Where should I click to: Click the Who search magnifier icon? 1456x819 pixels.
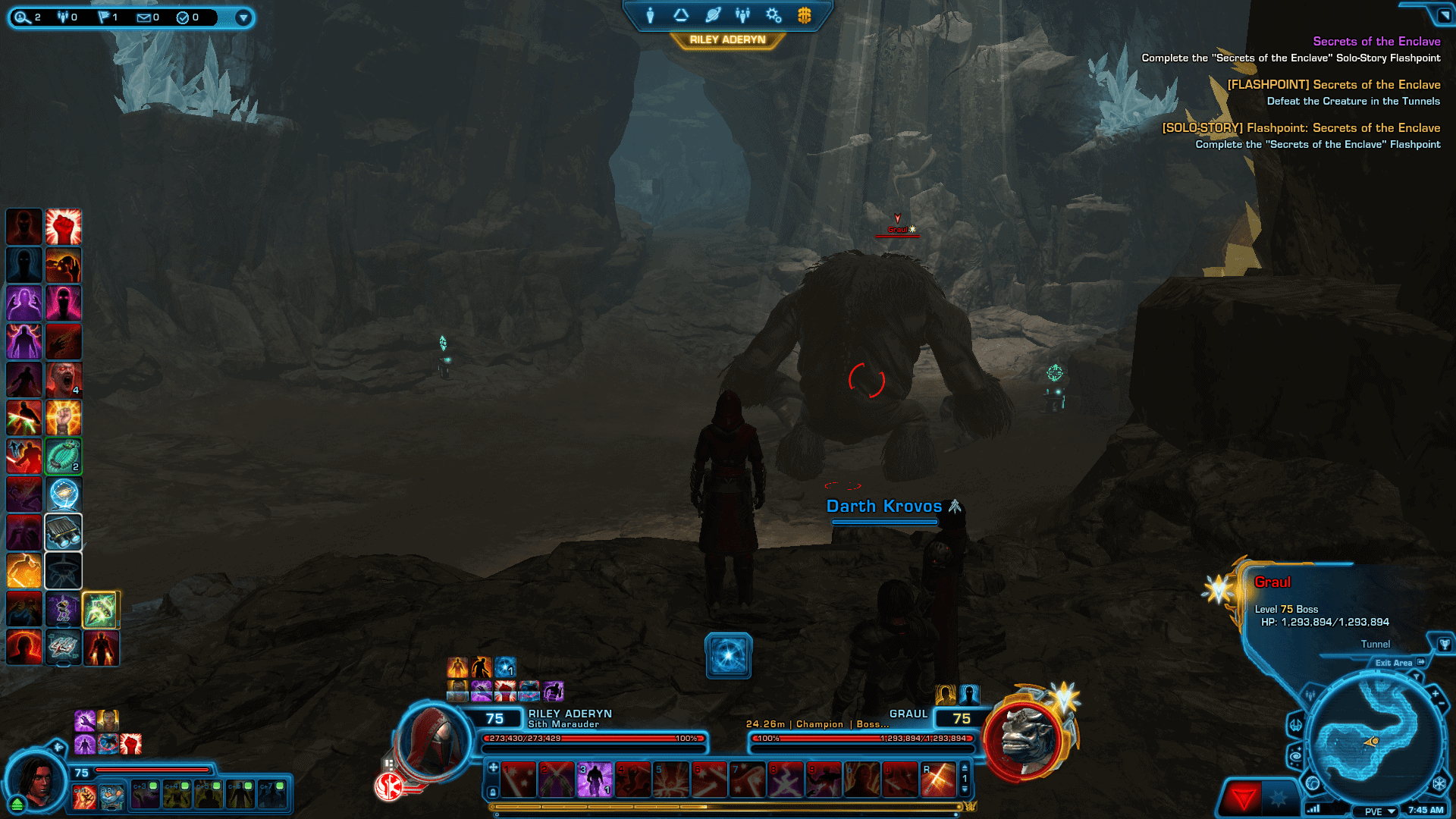pos(22,17)
